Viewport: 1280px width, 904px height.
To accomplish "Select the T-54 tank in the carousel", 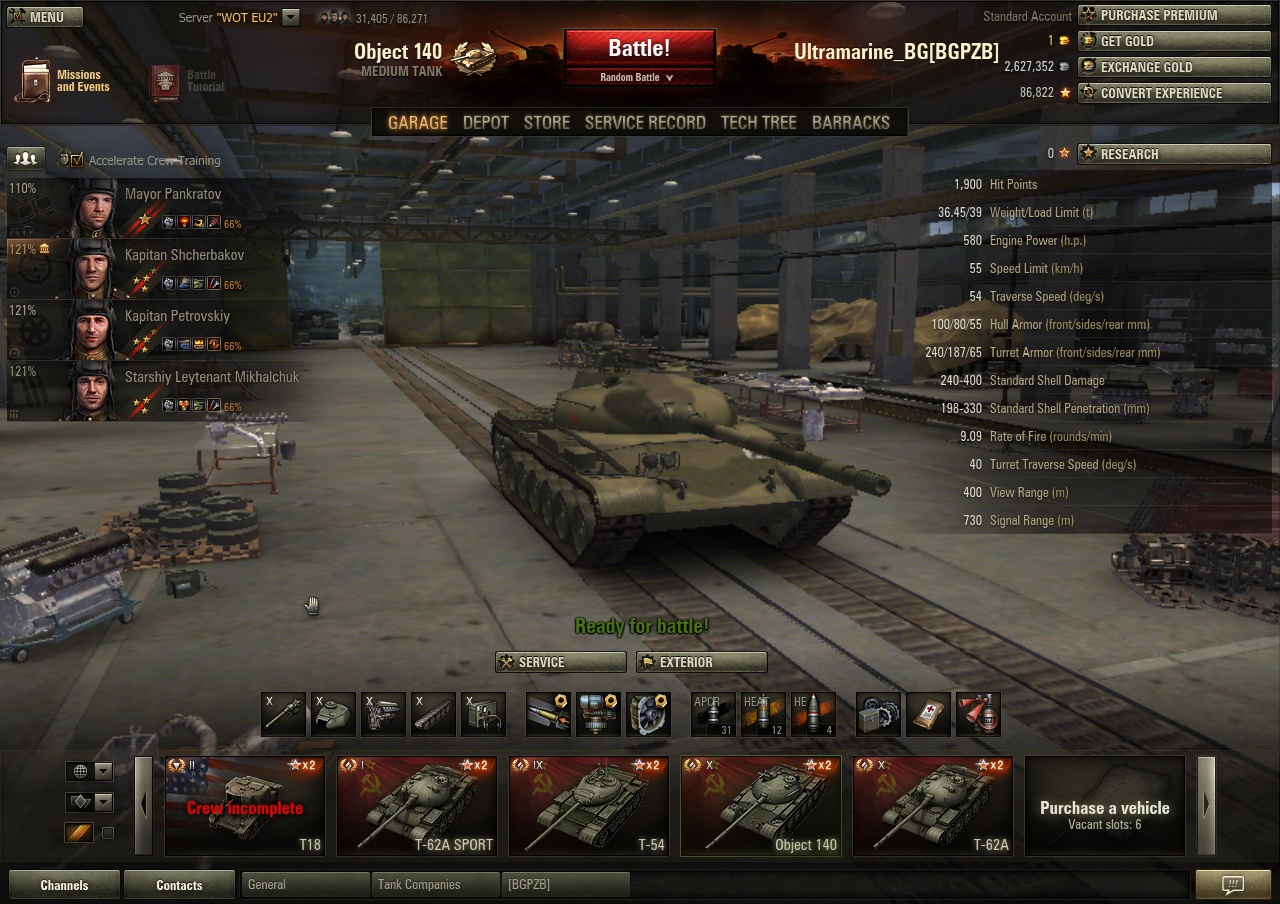I will pyautogui.click(x=588, y=806).
